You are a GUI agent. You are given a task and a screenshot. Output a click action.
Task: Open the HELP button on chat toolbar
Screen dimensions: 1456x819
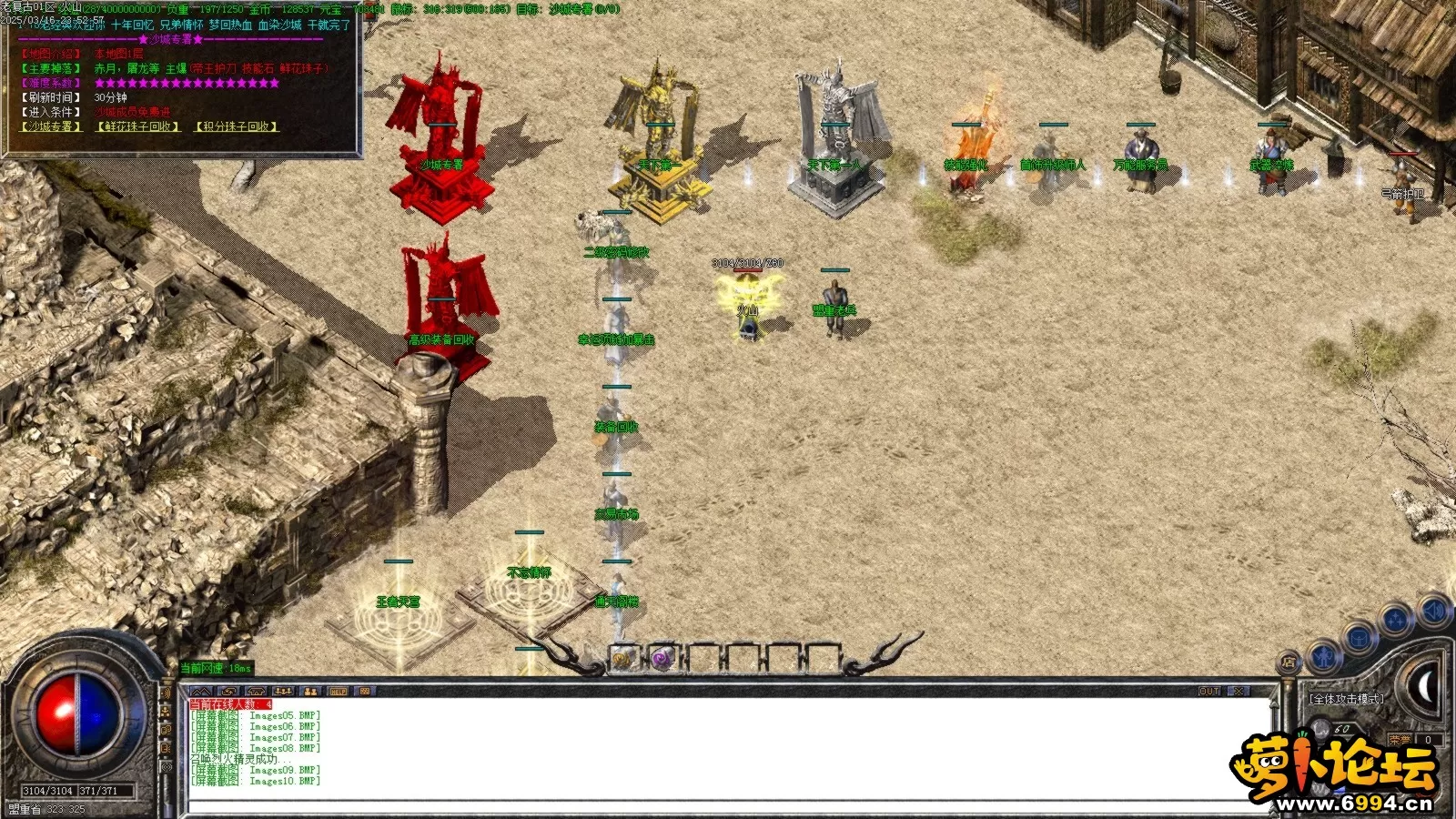[337, 692]
